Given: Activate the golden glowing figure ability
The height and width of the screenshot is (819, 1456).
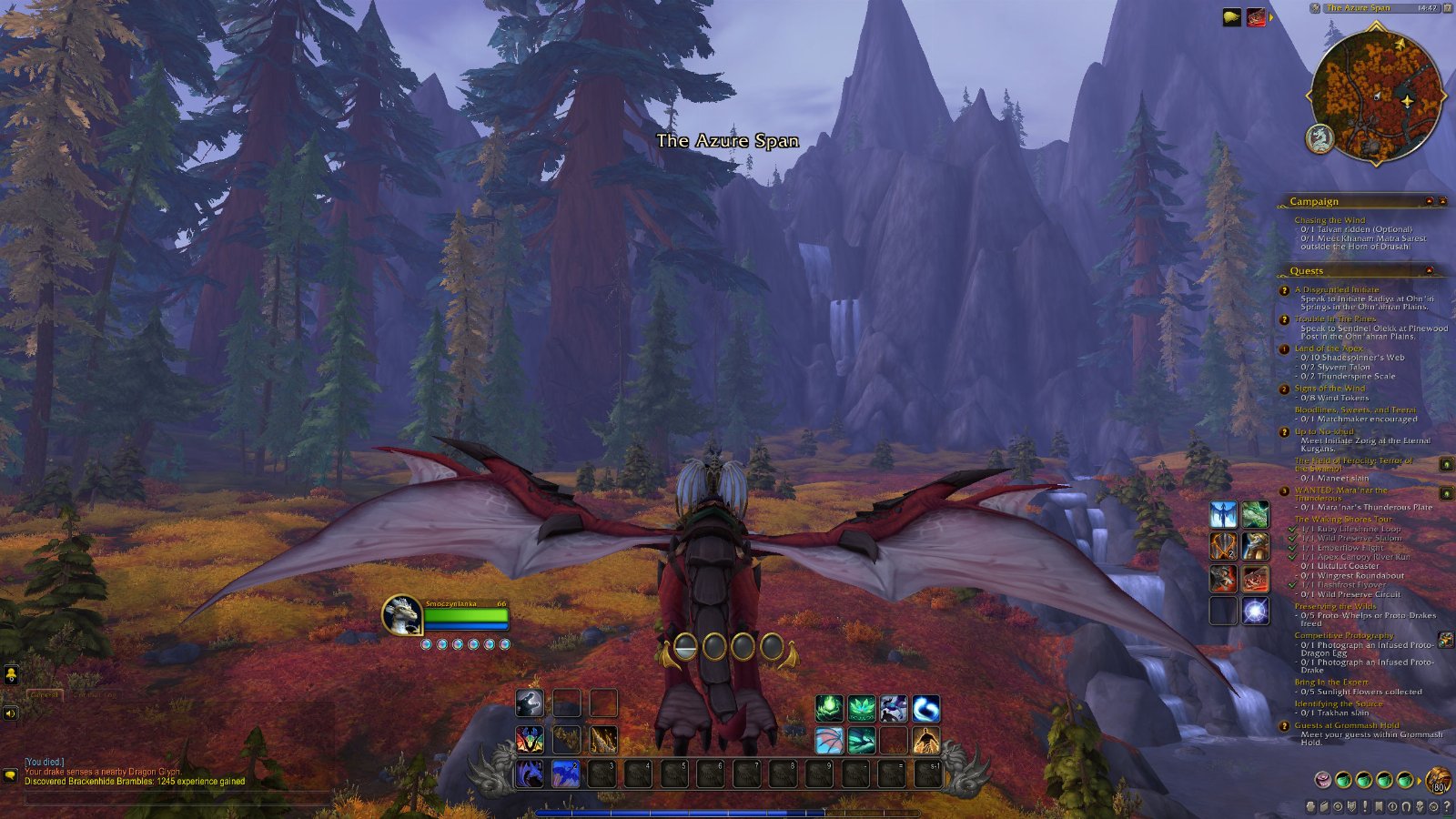Looking at the screenshot, I should tap(926, 741).
